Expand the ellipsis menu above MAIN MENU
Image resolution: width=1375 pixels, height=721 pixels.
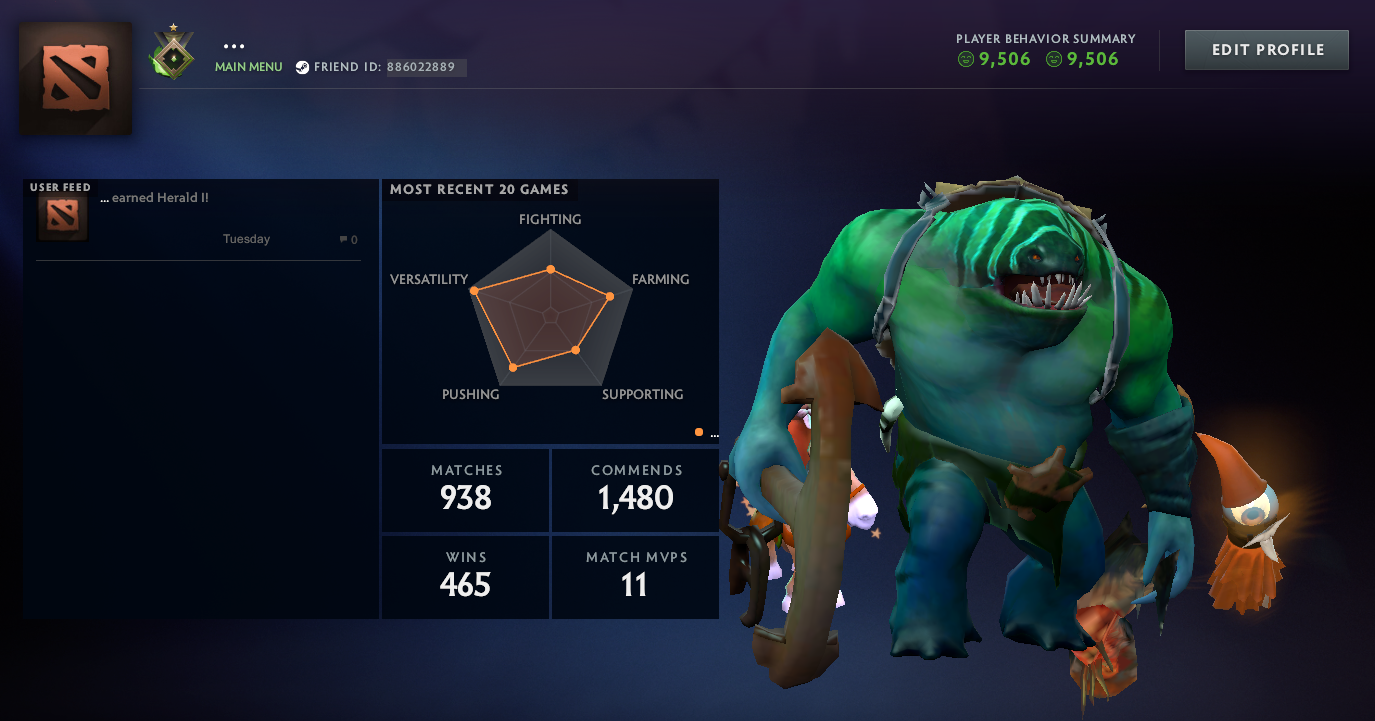pyautogui.click(x=233, y=44)
